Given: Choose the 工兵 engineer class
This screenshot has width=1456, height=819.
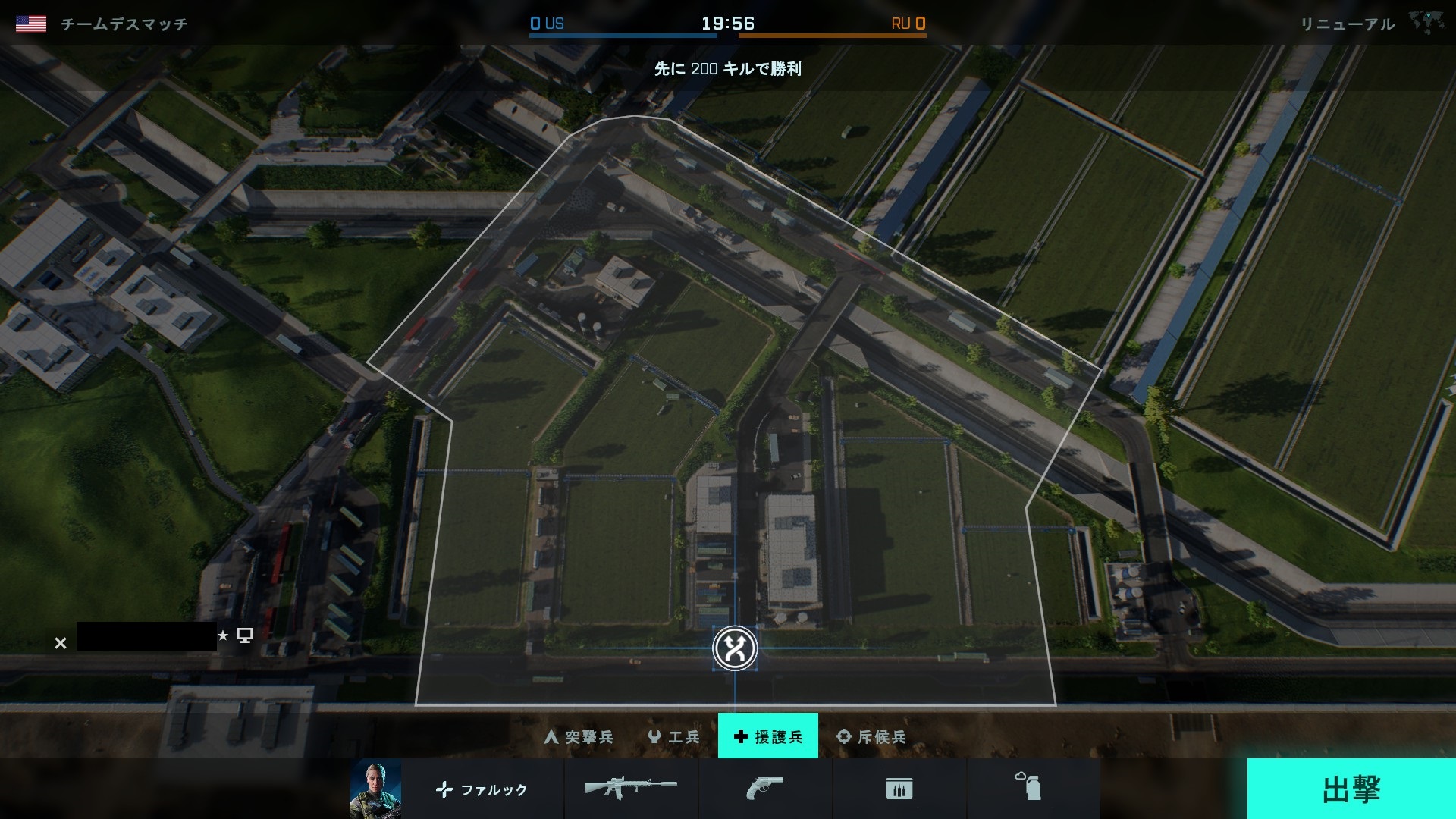Looking at the screenshot, I should (674, 736).
